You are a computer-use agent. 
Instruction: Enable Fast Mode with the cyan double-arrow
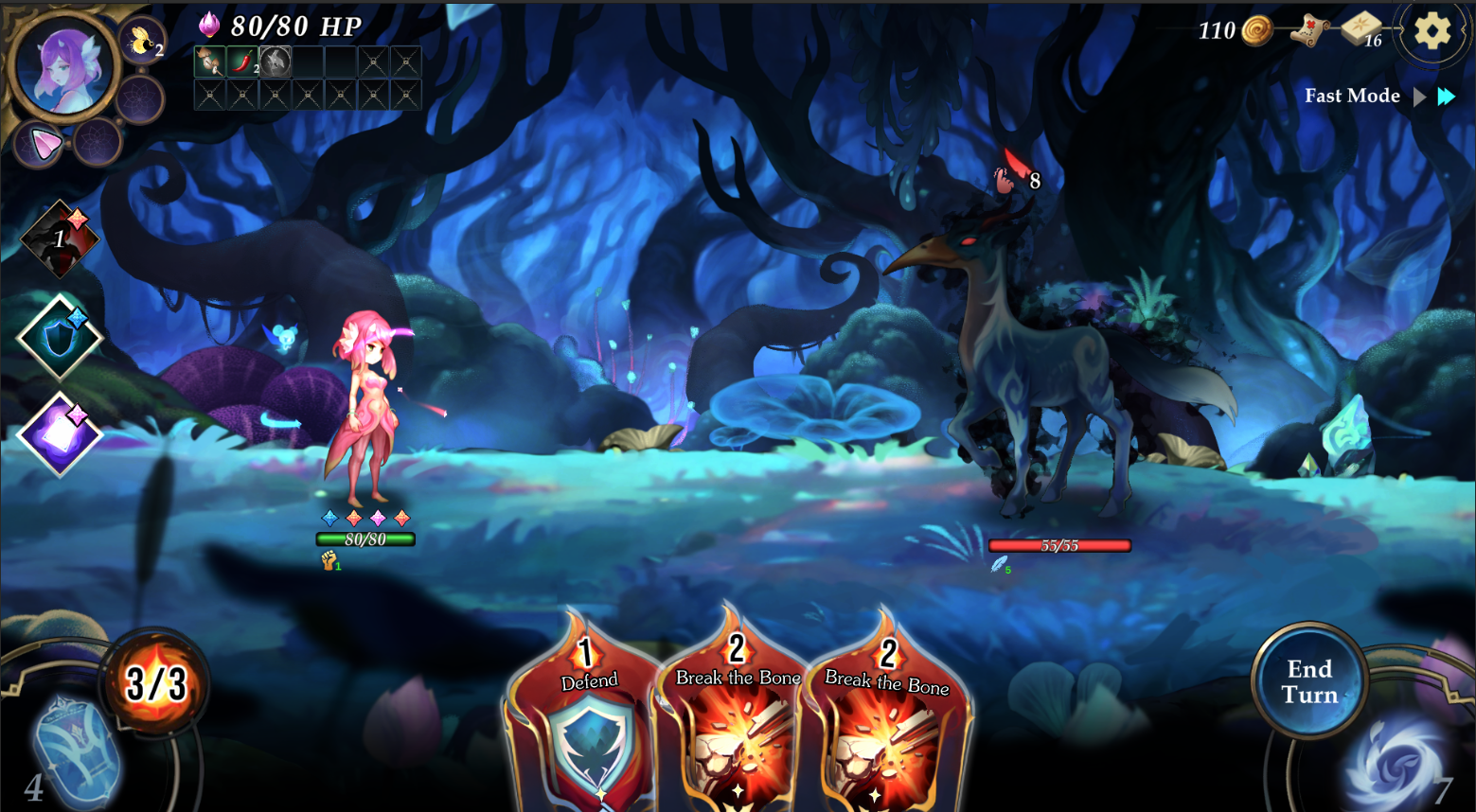pyautogui.click(x=1446, y=96)
